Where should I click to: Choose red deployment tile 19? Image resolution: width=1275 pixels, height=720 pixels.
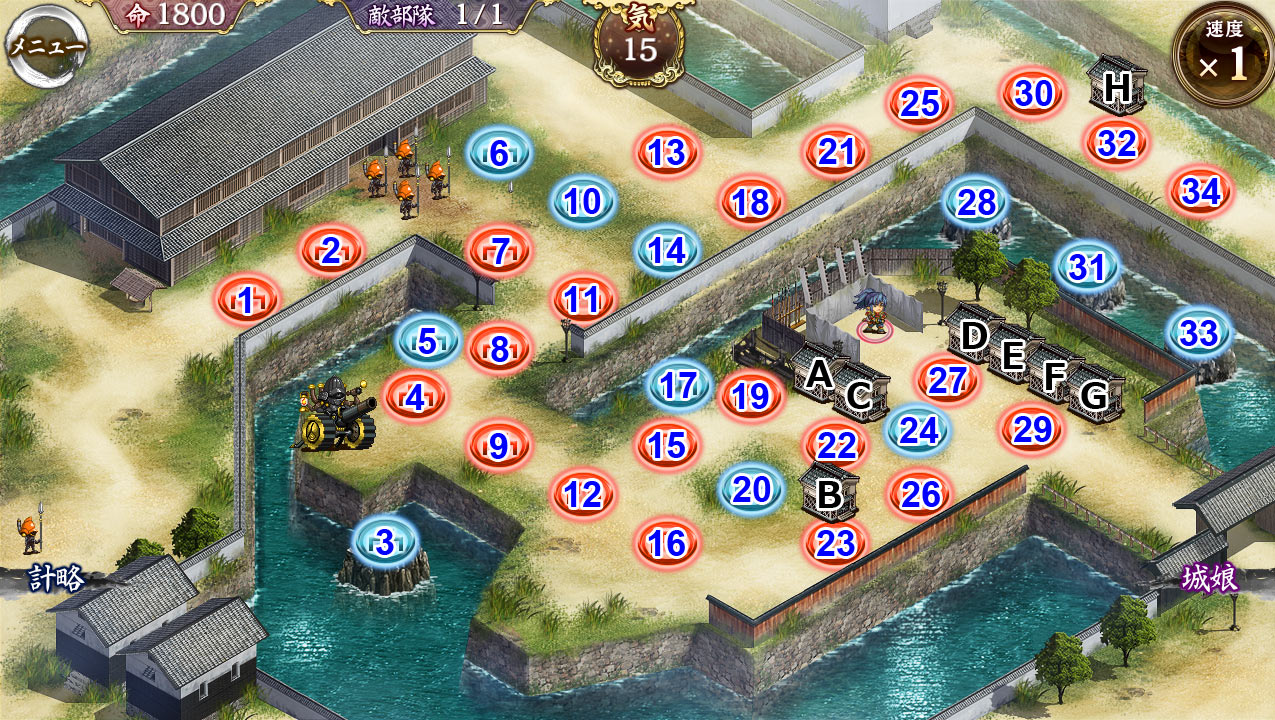750,397
